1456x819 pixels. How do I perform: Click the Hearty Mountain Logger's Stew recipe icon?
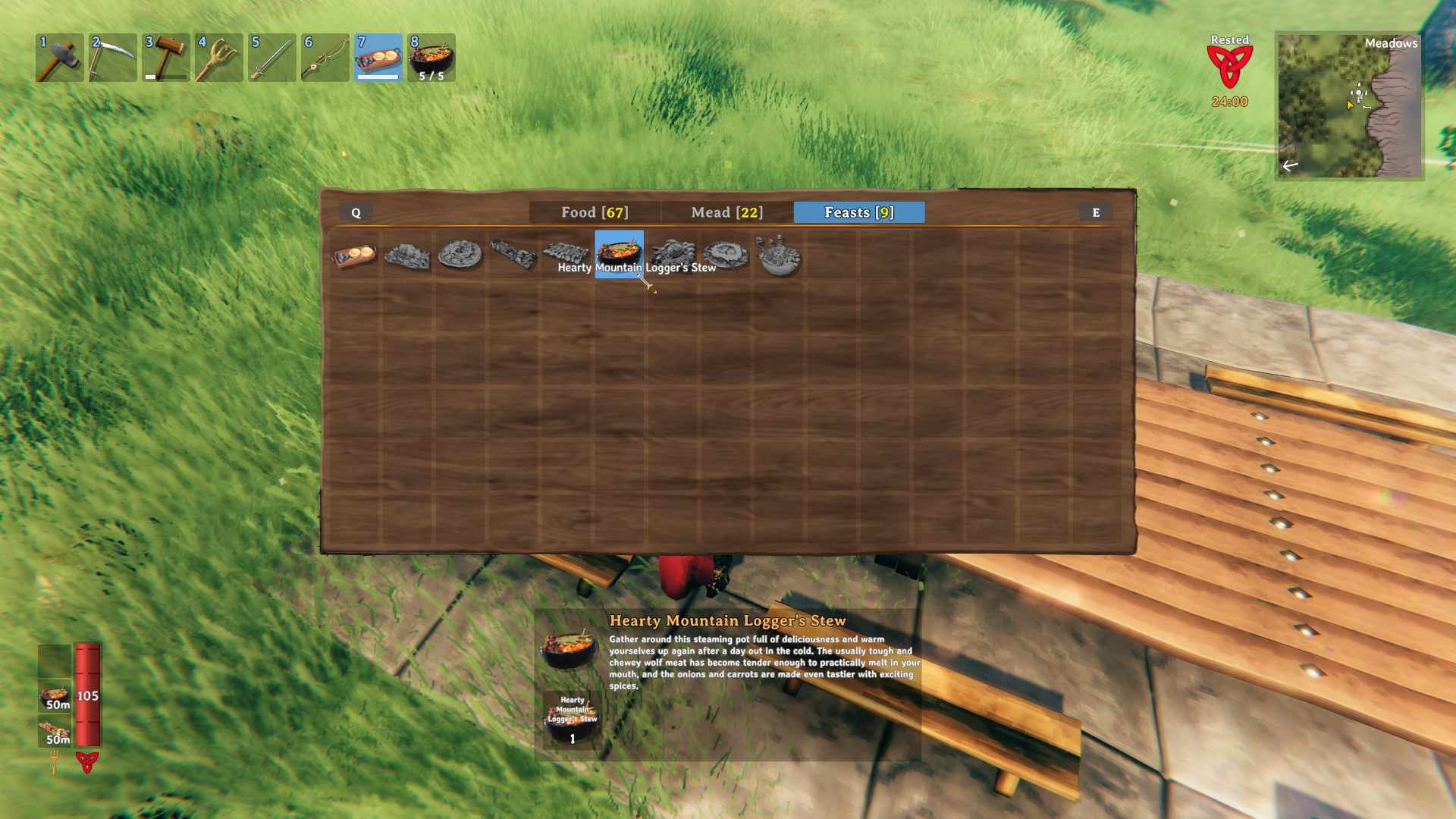(x=618, y=252)
